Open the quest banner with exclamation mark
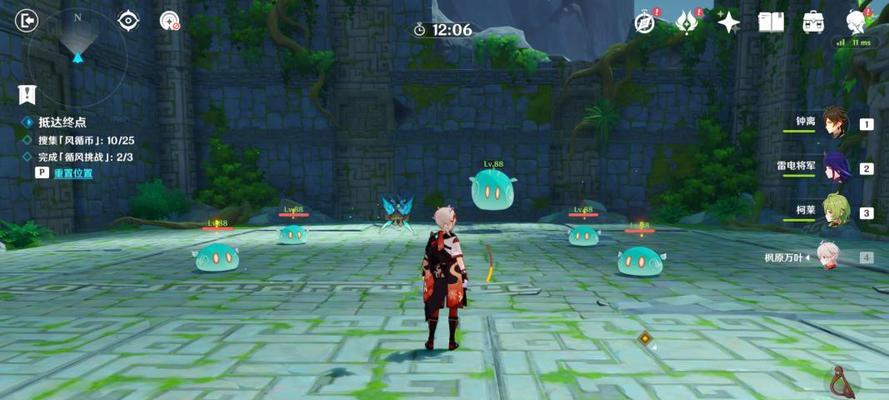The width and height of the screenshot is (889, 400). (27, 95)
